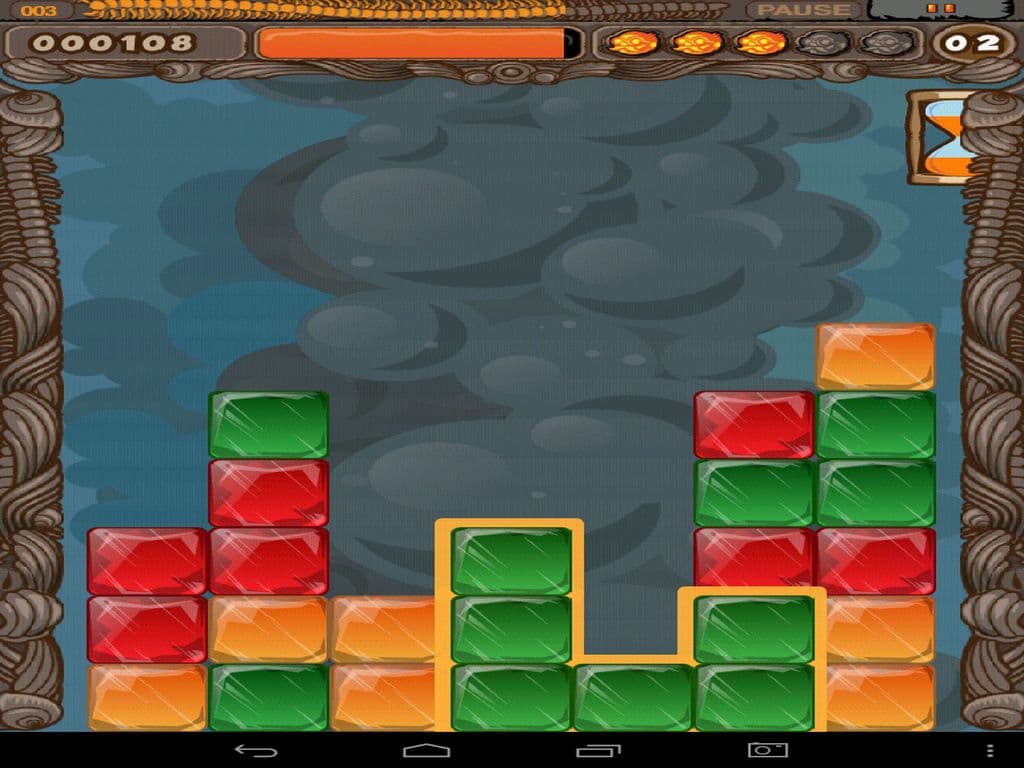Viewport: 1024px width, 768px height.
Task: Pop the highlighted green block group
Action: tap(511, 629)
